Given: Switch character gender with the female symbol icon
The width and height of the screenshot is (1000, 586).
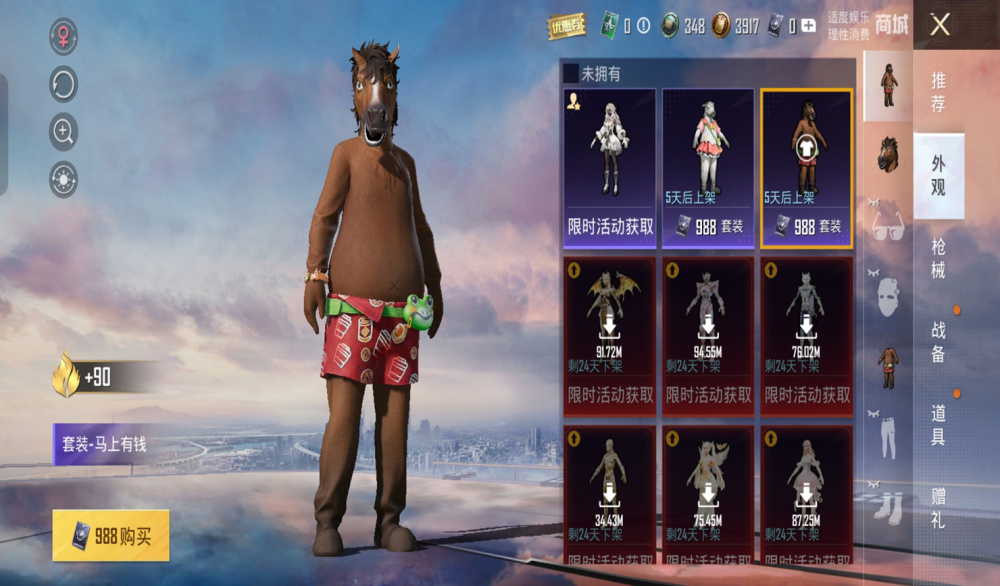Looking at the screenshot, I should [x=64, y=37].
